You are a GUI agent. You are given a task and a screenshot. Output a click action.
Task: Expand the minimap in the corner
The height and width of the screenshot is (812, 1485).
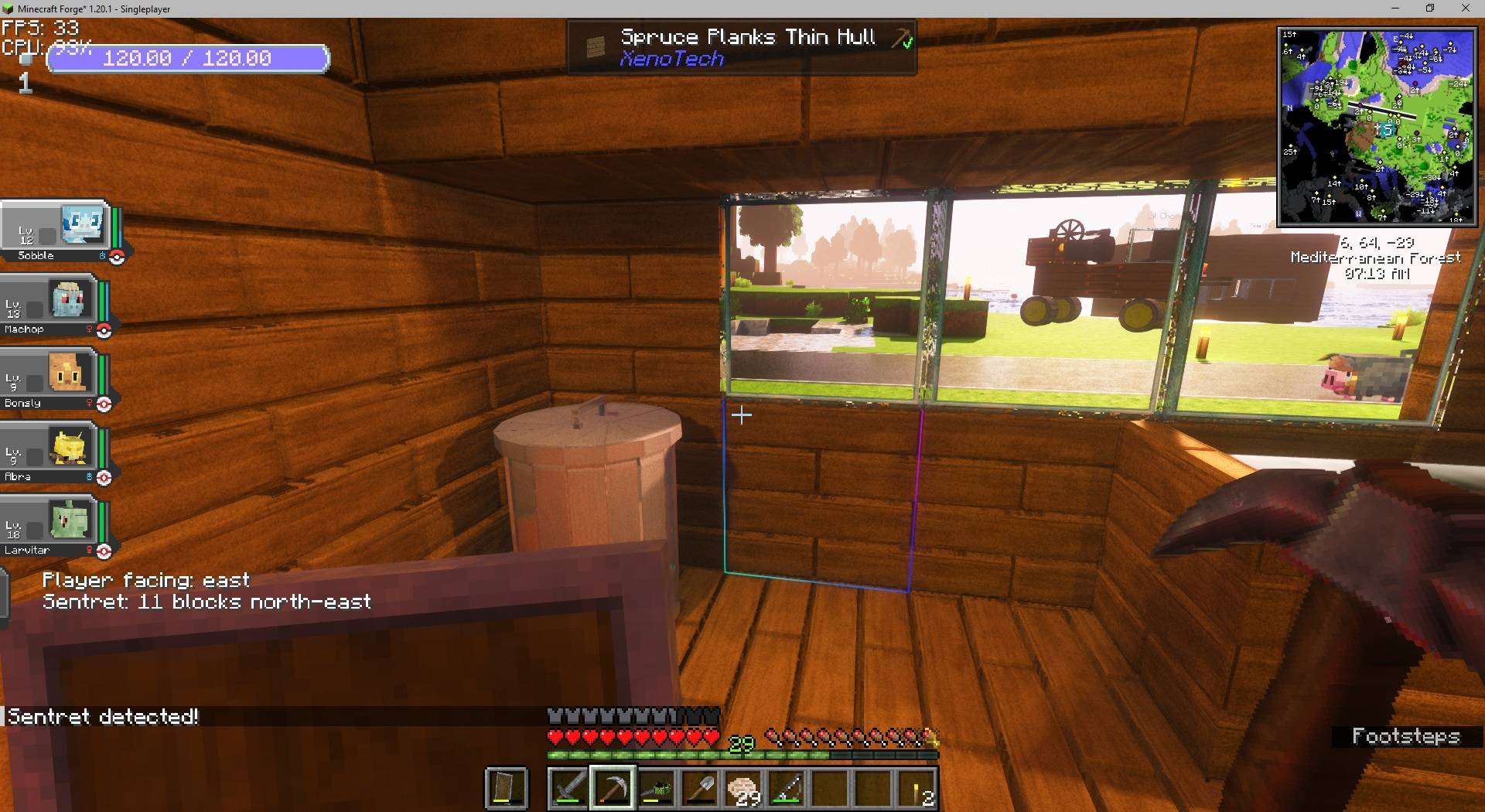point(1377,124)
